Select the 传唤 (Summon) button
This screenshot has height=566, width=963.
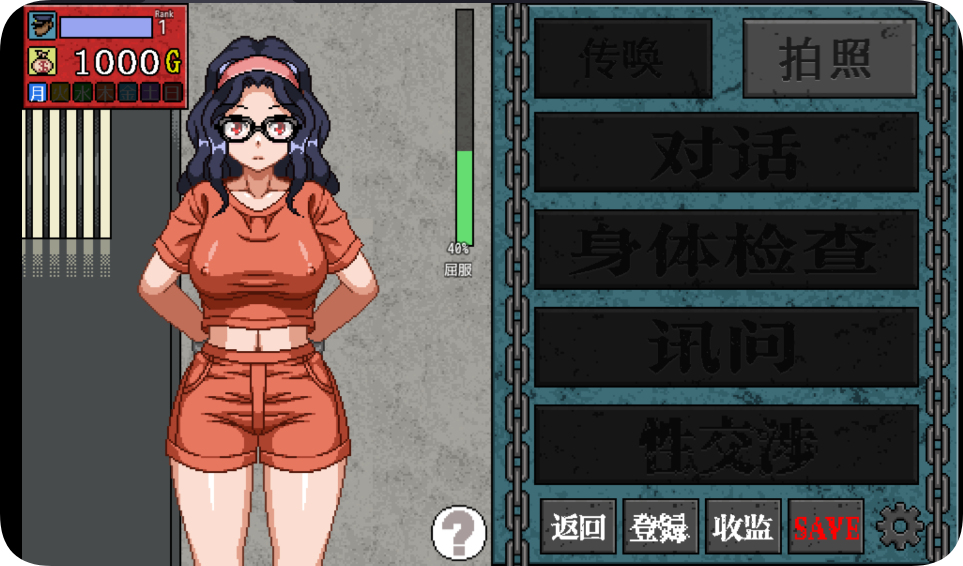pos(622,59)
